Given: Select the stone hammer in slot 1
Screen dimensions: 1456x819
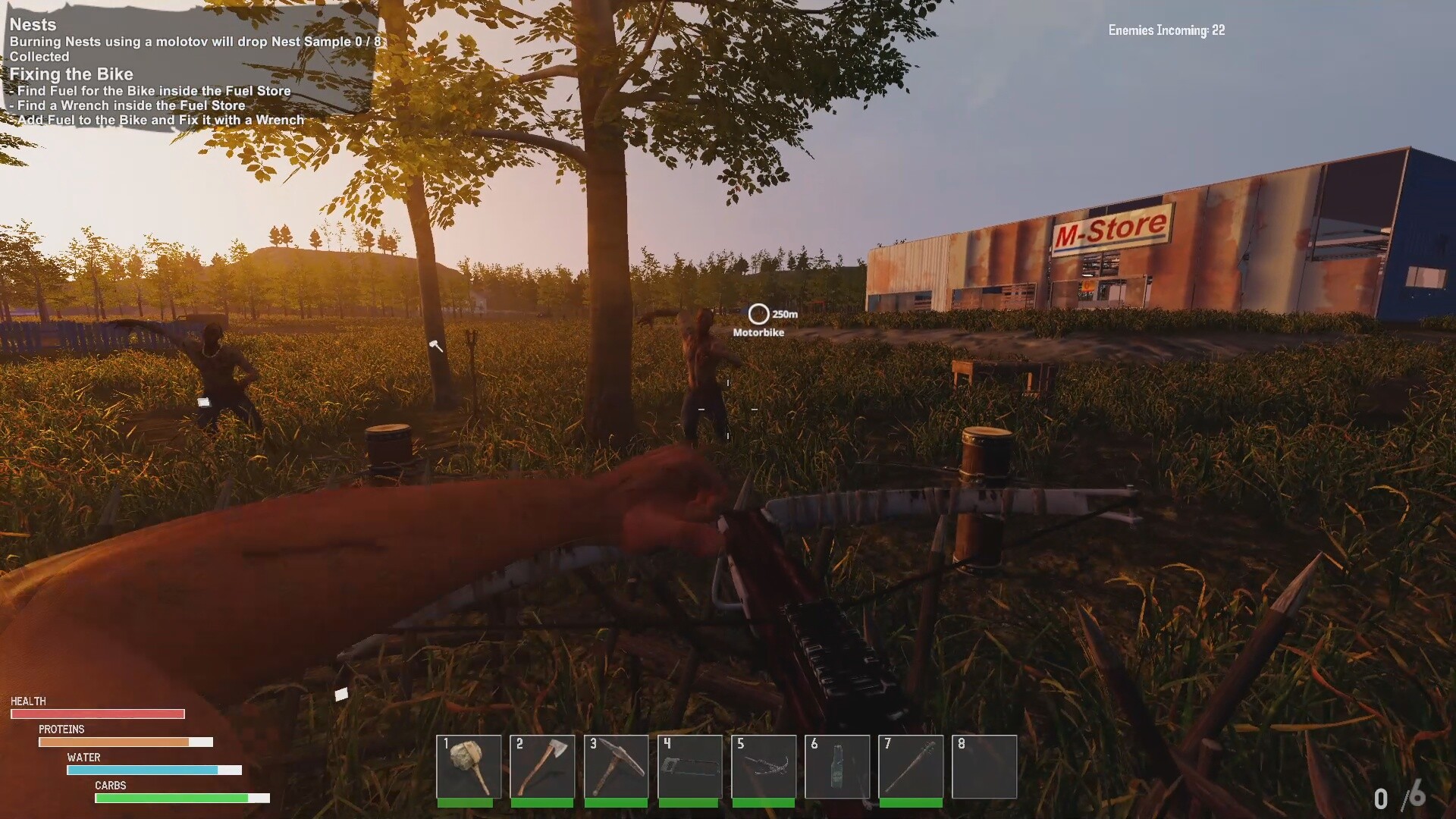Looking at the screenshot, I should (x=469, y=766).
